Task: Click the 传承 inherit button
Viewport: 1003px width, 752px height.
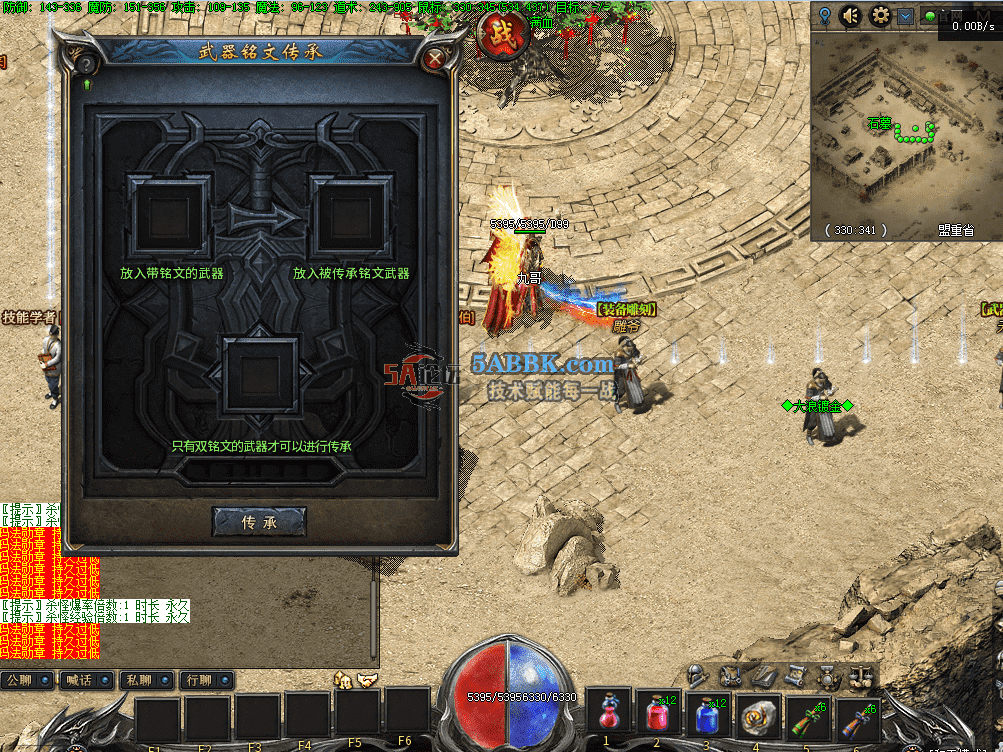Action: click(259, 521)
